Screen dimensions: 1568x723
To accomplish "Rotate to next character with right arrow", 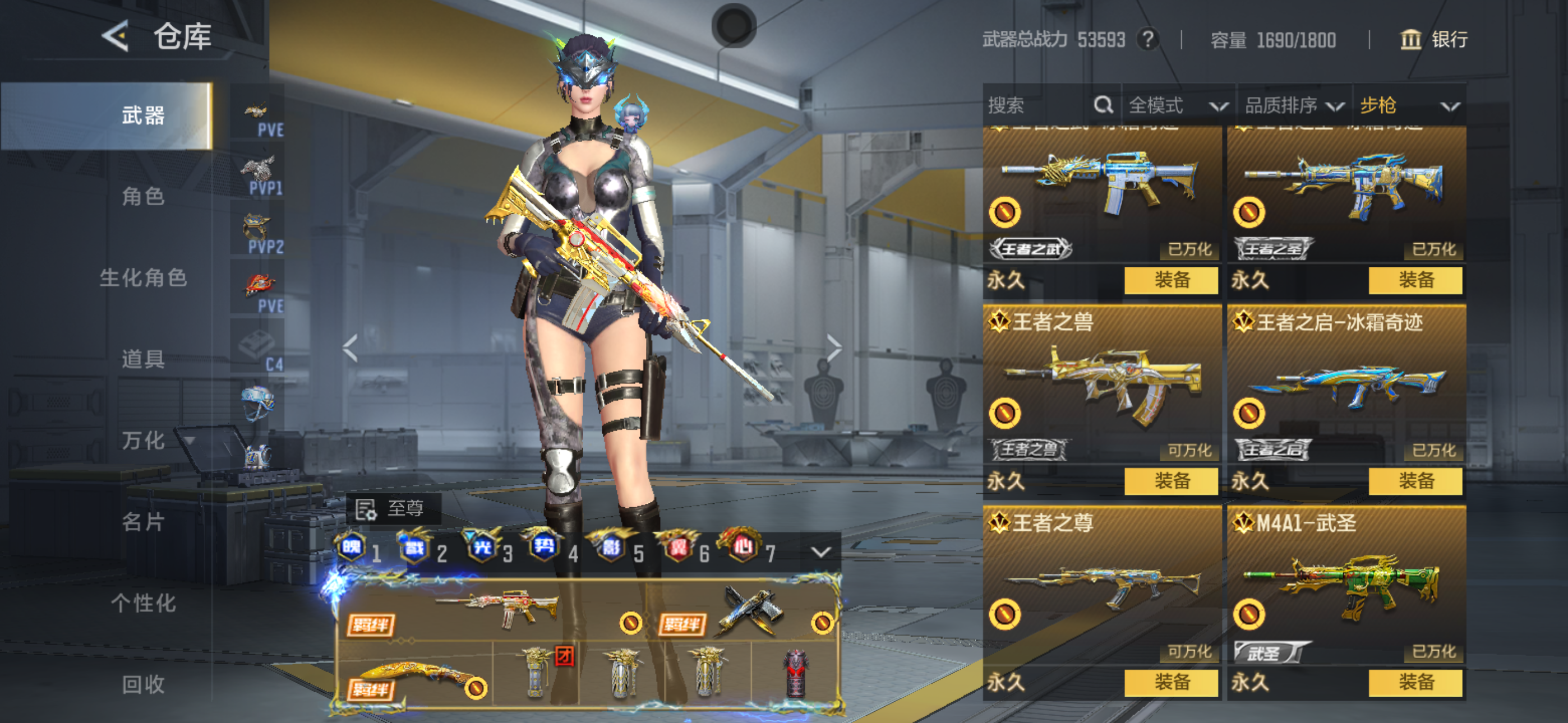I will point(834,348).
